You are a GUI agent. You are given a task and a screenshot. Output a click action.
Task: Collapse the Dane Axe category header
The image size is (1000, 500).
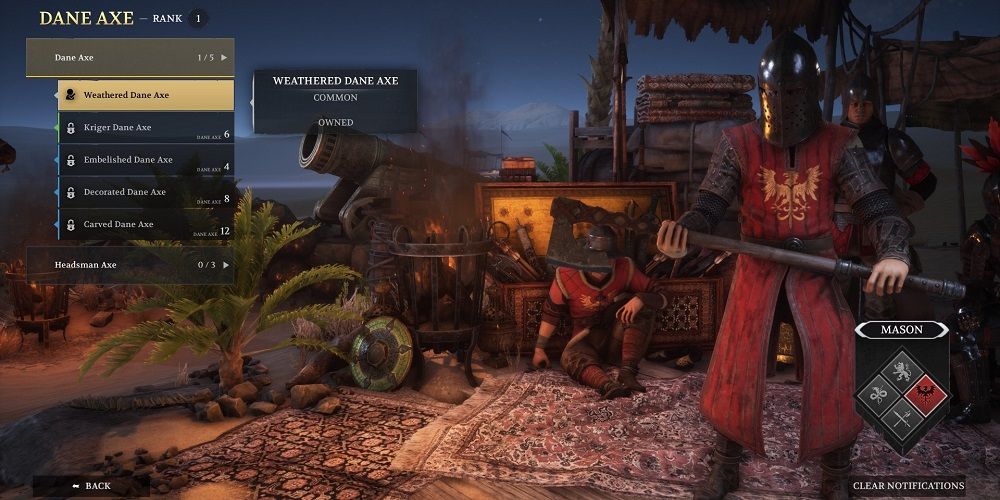point(130,58)
